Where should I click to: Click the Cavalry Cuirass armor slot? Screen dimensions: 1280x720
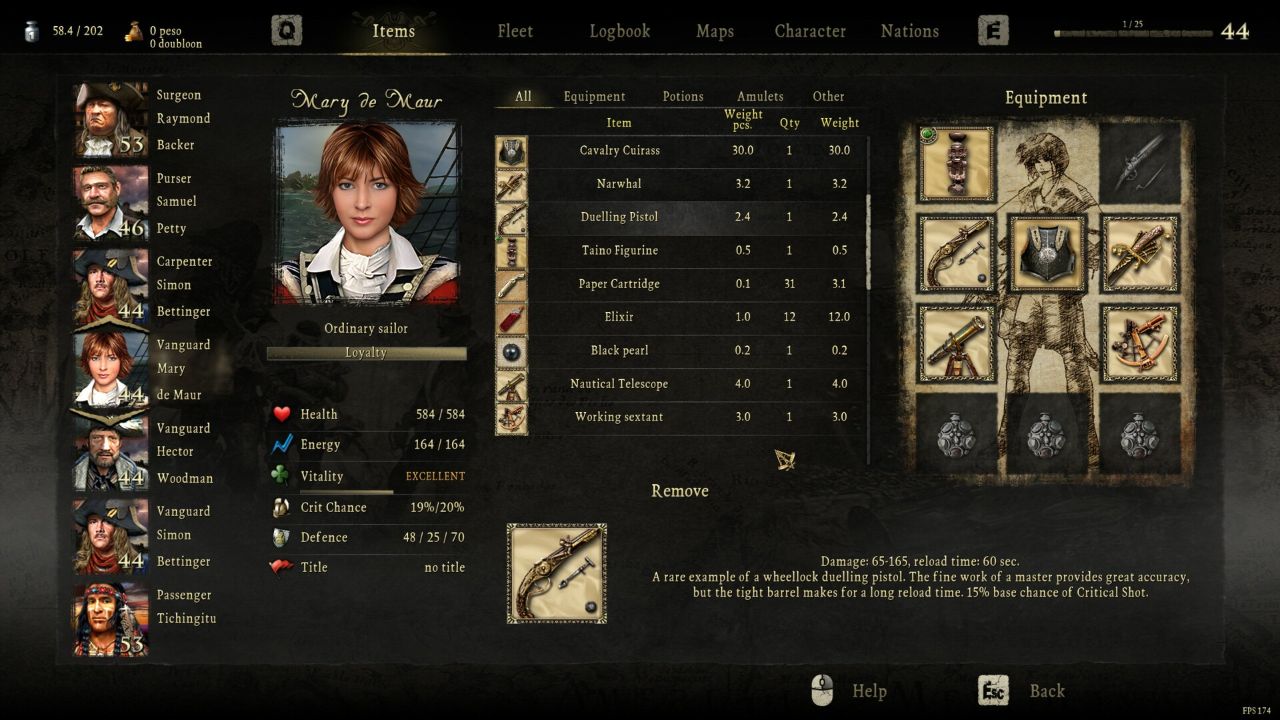click(1046, 251)
